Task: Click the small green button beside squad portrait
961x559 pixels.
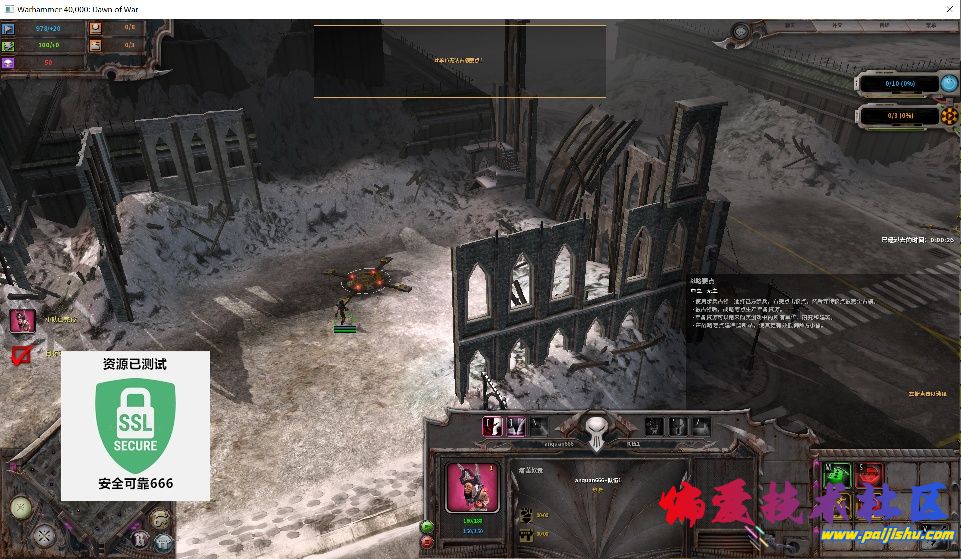Action: coord(429,526)
